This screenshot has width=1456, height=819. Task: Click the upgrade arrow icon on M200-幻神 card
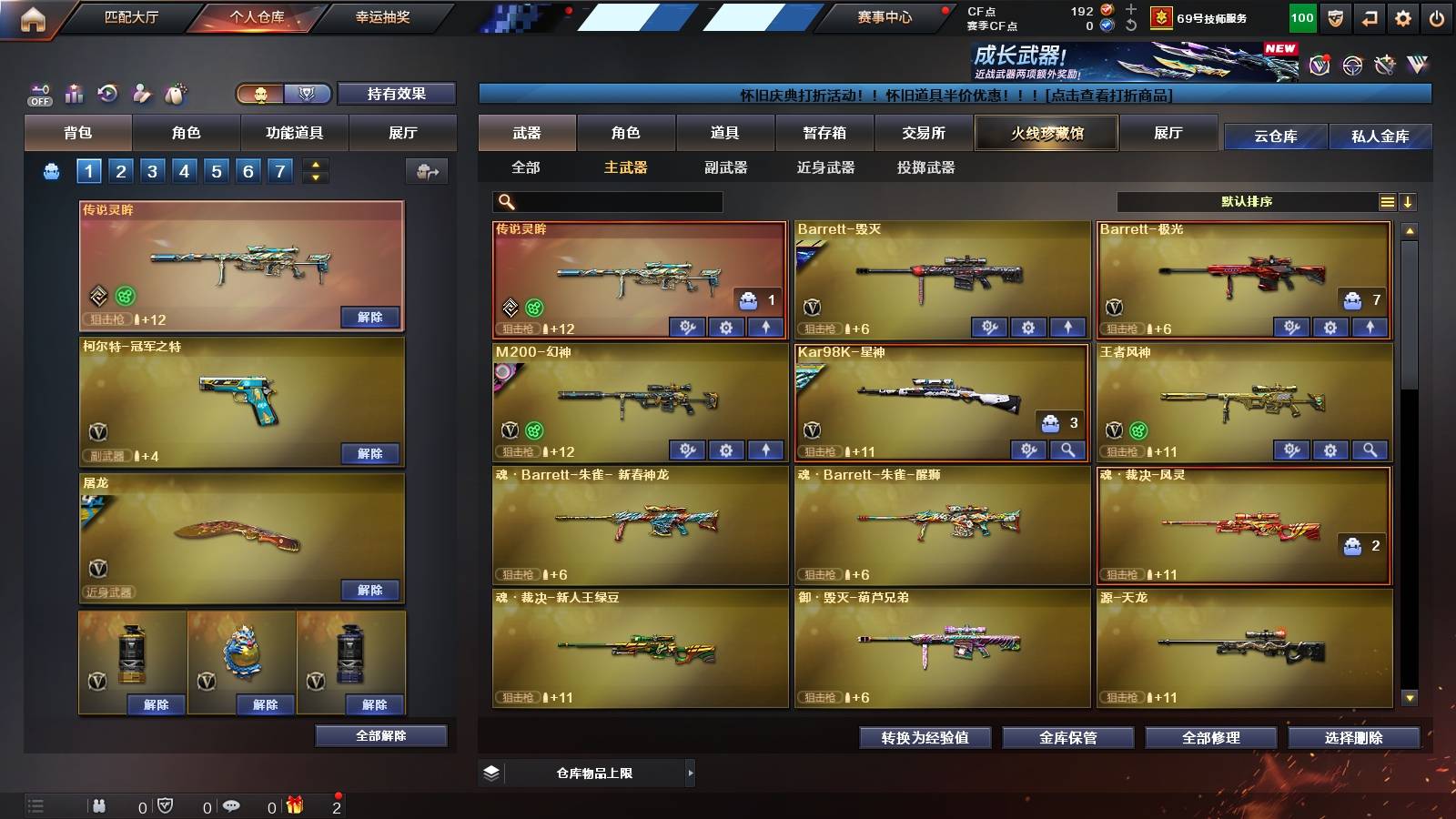(768, 450)
